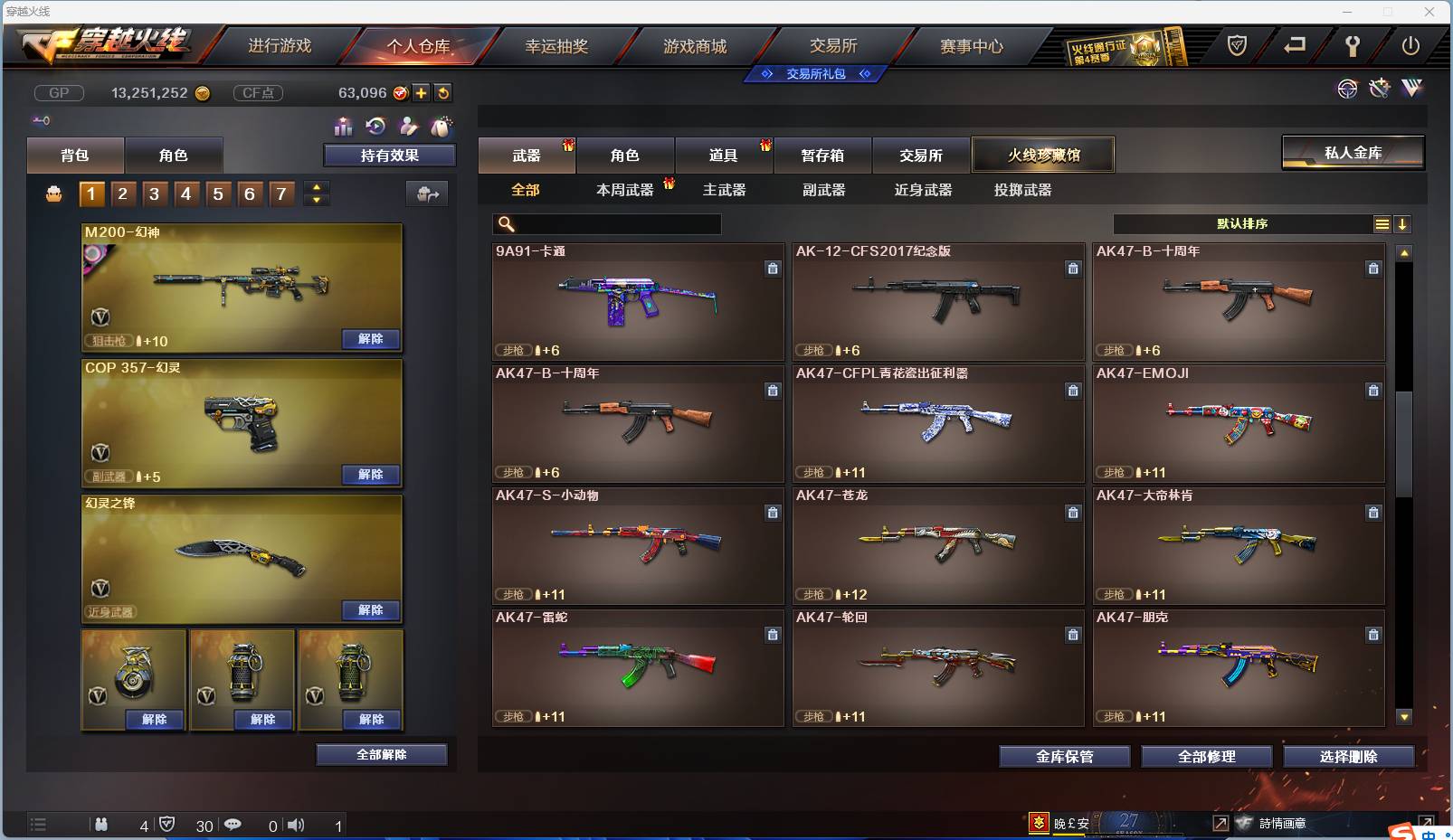Click the wrench-and-star repair icon
This screenshot has height=840, width=1453.
(x=1379, y=88)
